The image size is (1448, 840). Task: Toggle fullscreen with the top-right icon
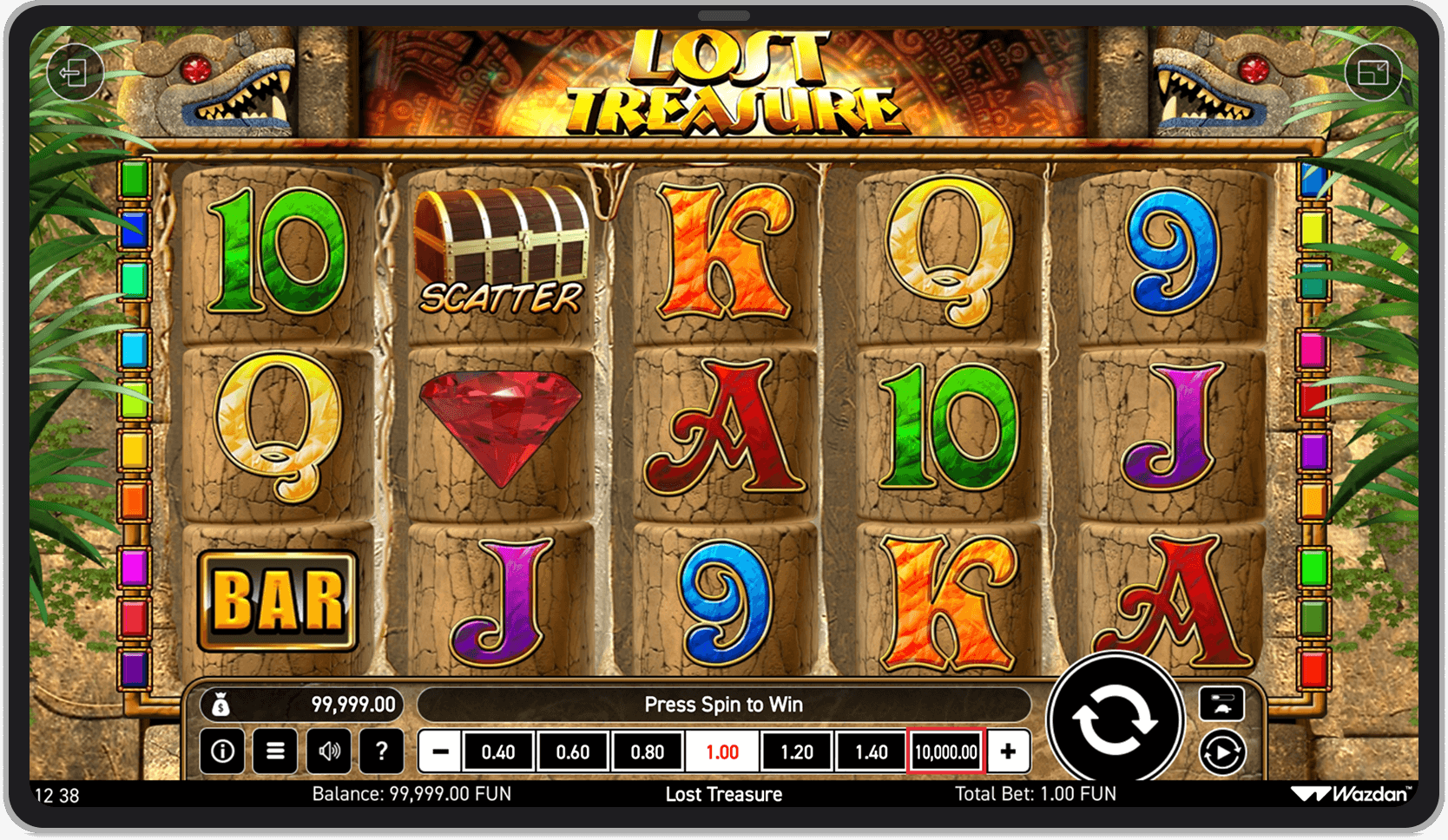click(x=1374, y=72)
